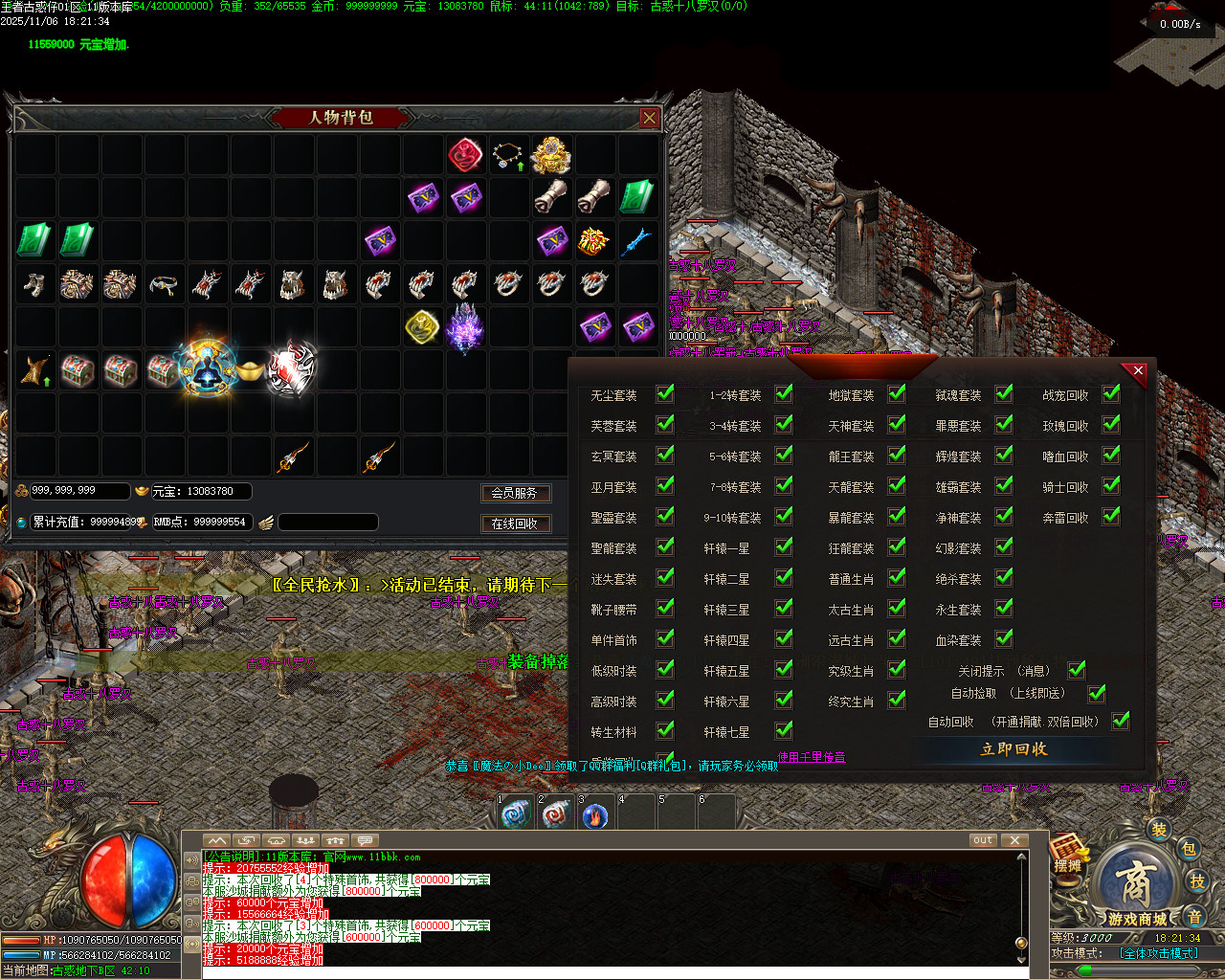Viewport: 1225px width, 980px height.
Task: Open the 游戏商城 game shop
Action: pos(1136,890)
